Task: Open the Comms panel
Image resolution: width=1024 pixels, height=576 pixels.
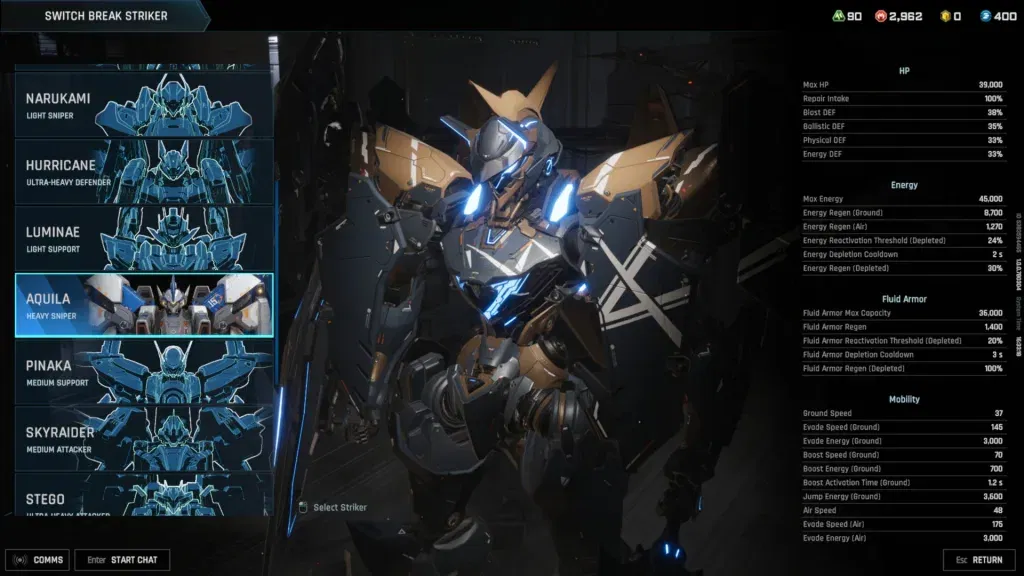Action: click(37, 560)
